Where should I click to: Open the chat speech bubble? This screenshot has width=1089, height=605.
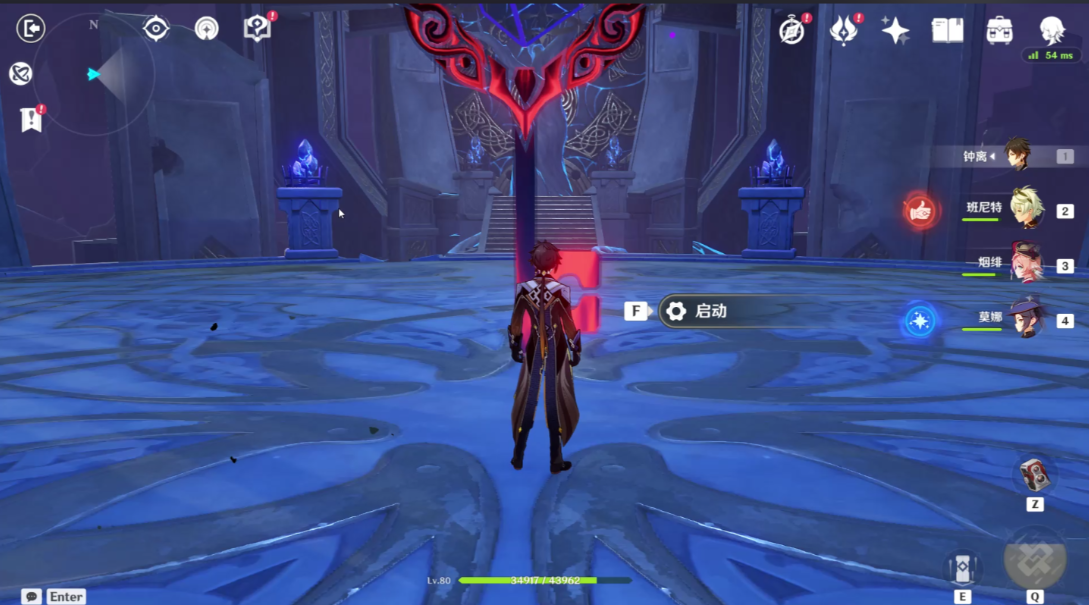tap(32, 596)
